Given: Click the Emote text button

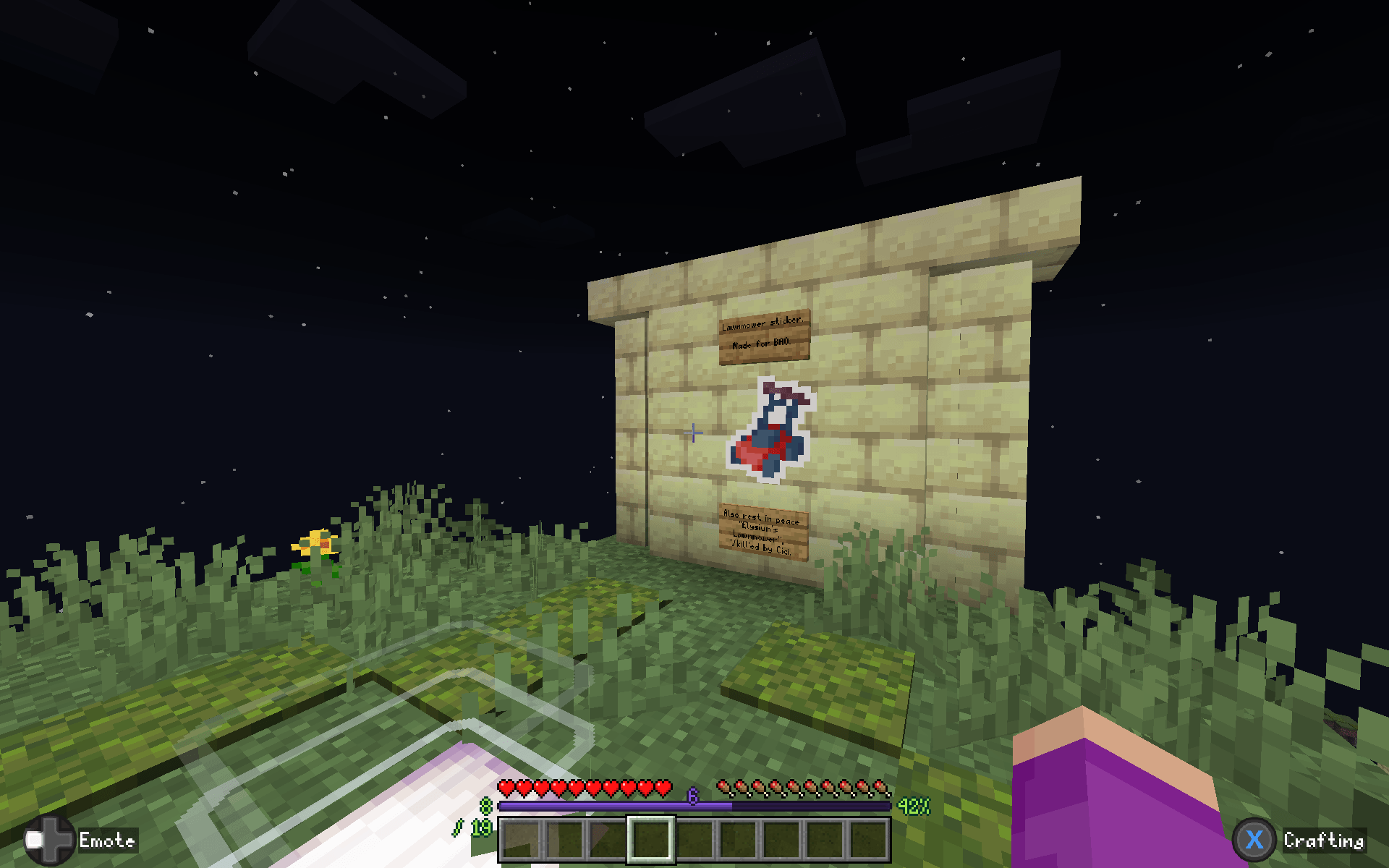Looking at the screenshot, I should point(107,841).
